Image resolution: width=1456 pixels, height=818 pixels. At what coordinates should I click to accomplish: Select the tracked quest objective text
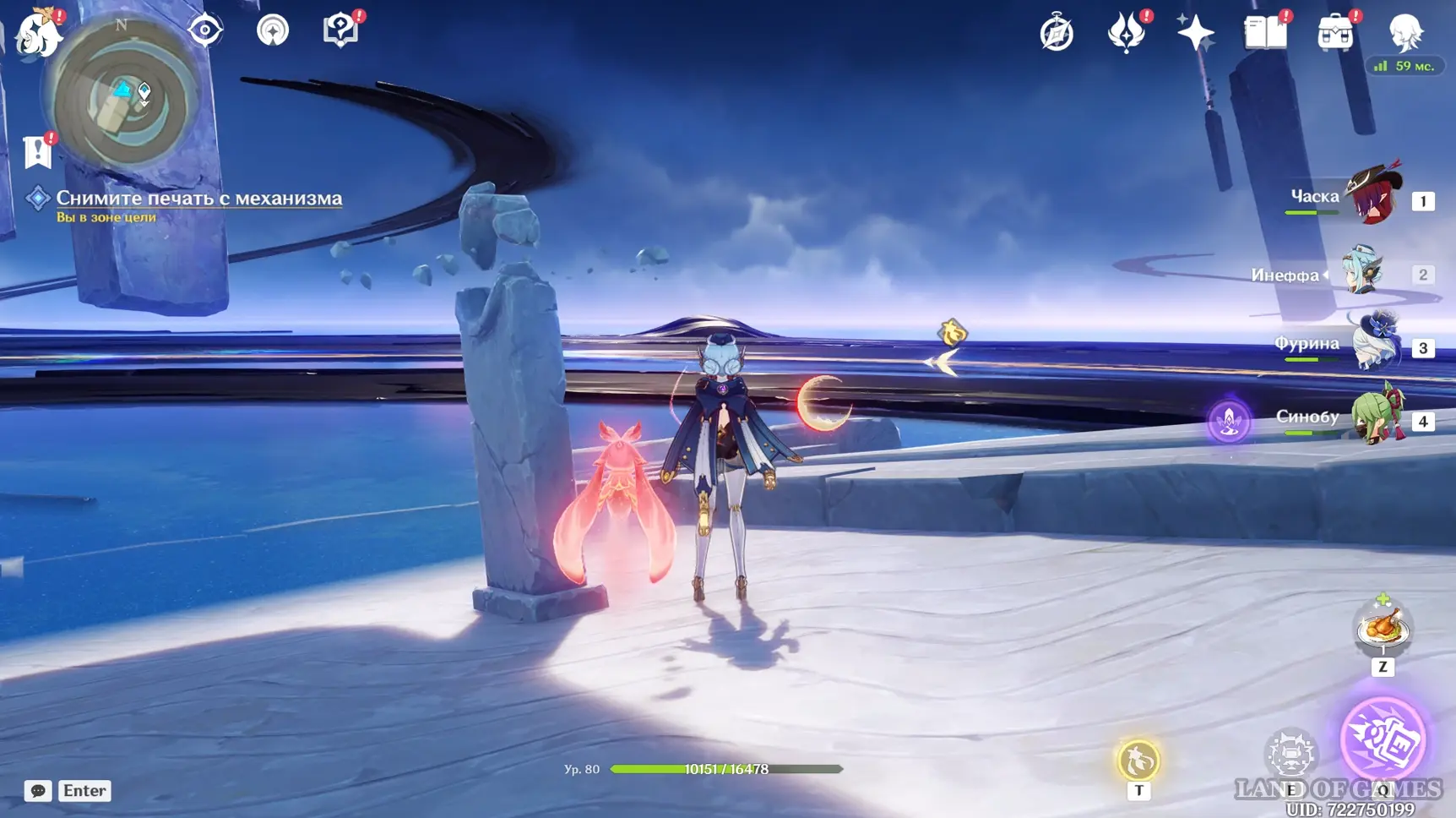198,199
